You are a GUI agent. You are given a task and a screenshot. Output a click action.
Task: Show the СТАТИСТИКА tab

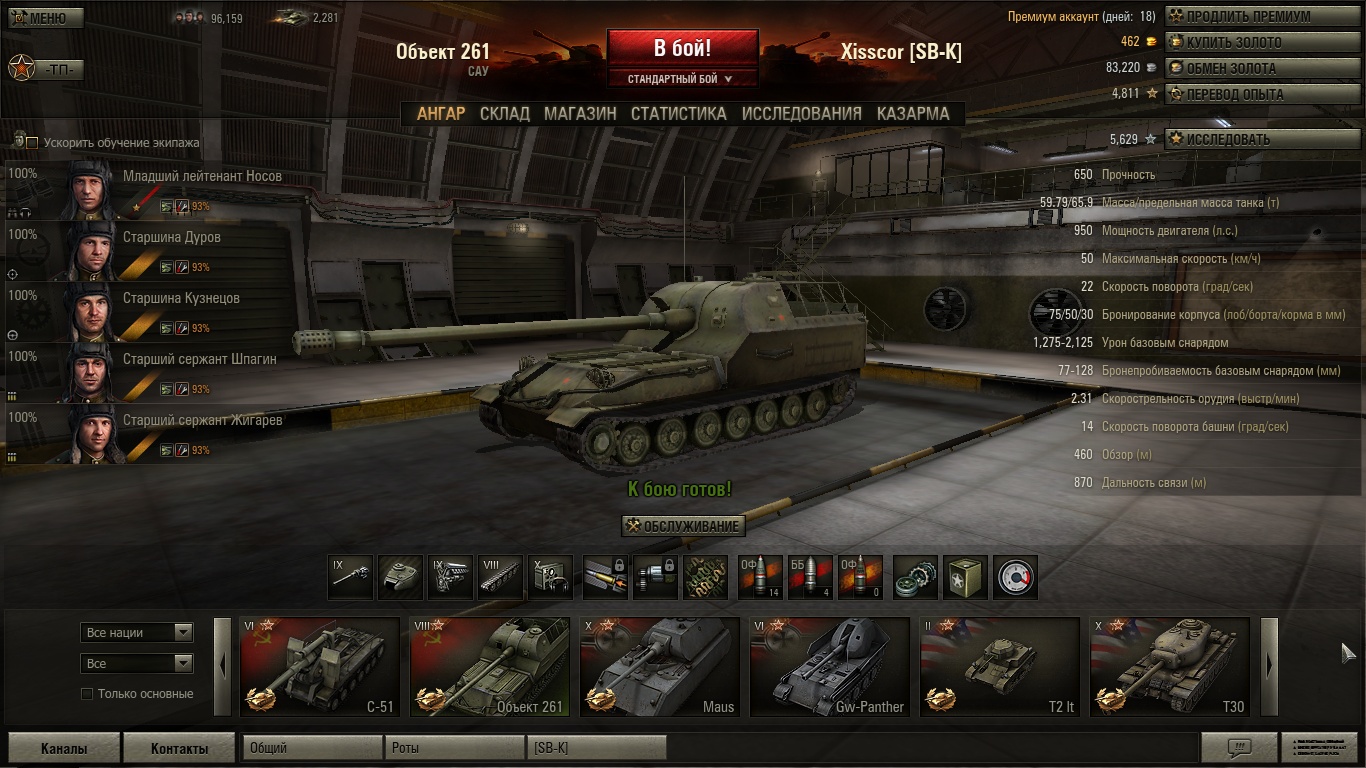pyautogui.click(x=678, y=114)
